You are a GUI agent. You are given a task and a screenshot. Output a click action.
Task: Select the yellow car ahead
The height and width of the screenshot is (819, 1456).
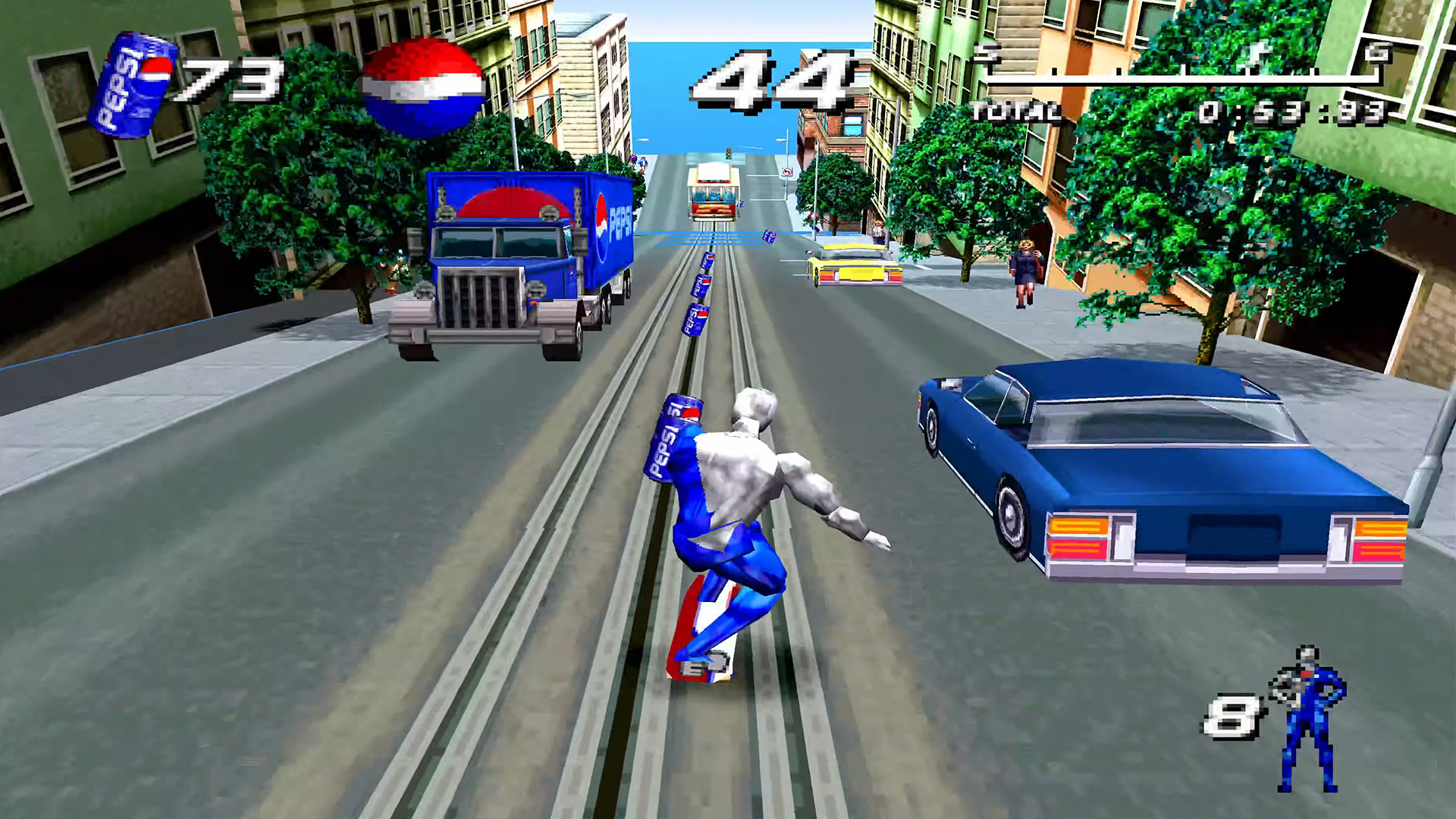pyautogui.click(x=851, y=267)
